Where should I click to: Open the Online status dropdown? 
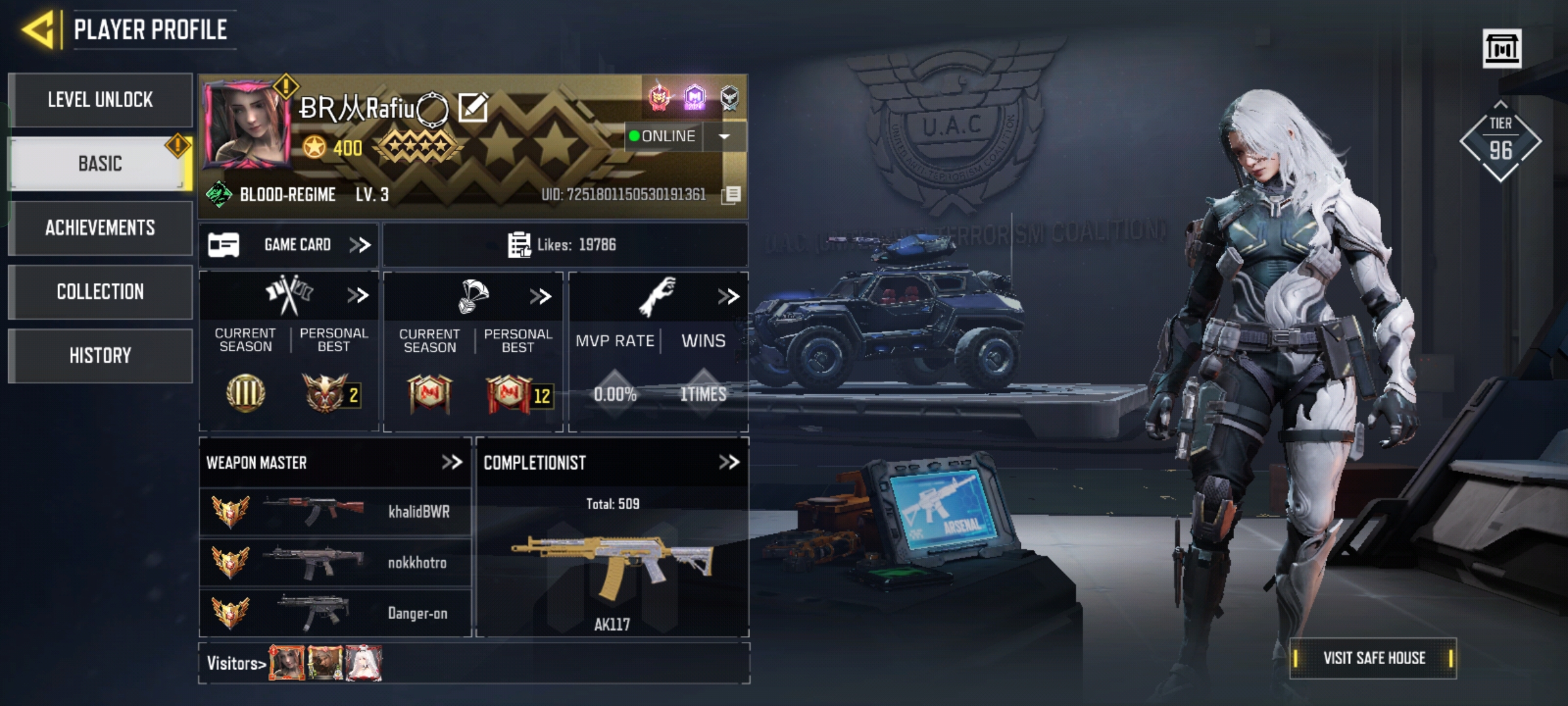pyautogui.click(x=724, y=137)
